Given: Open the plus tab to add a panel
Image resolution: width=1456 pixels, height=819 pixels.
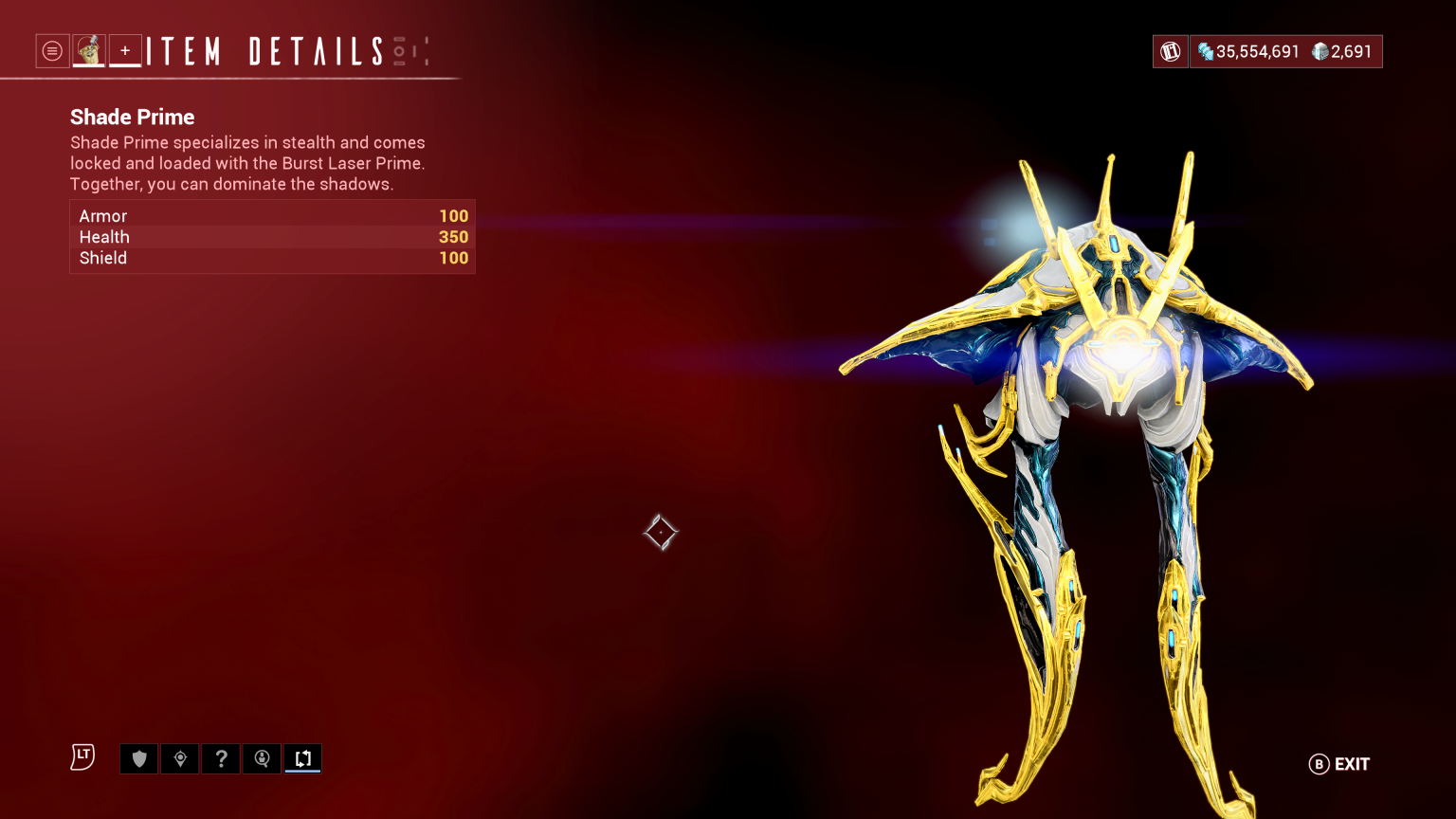Looking at the screenshot, I should click(125, 50).
